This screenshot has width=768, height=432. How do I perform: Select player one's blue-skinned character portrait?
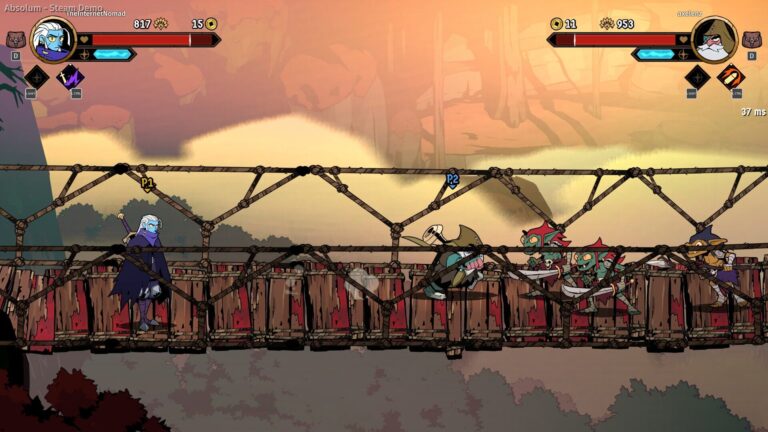pos(52,40)
